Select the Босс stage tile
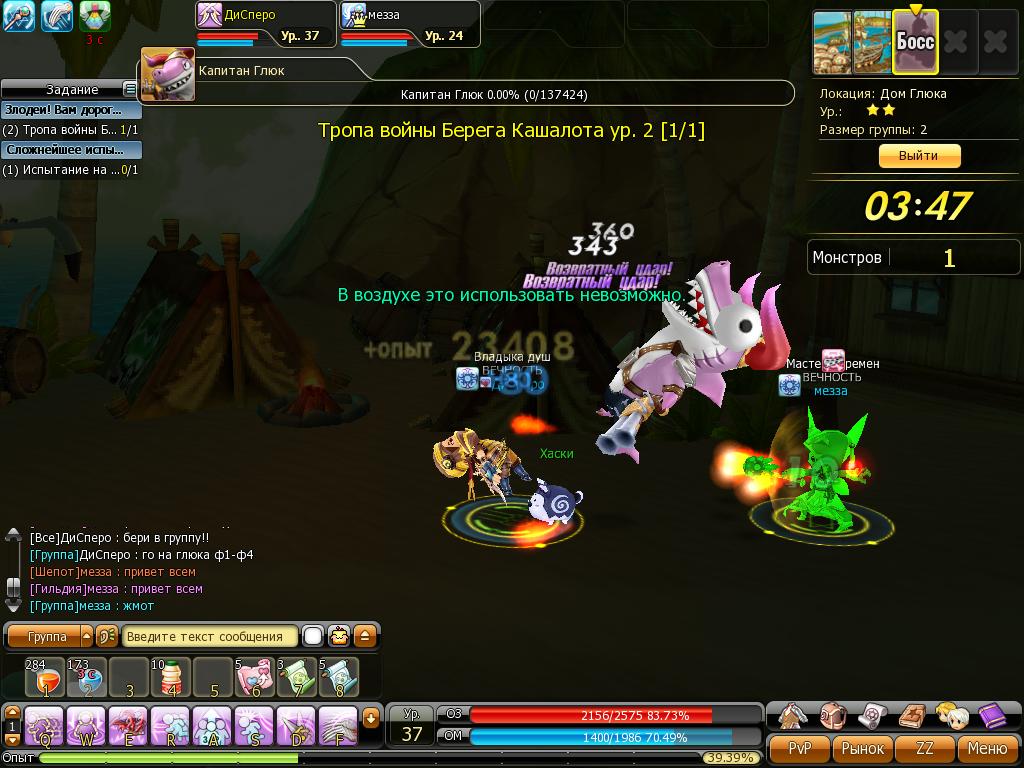 (914, 42)
